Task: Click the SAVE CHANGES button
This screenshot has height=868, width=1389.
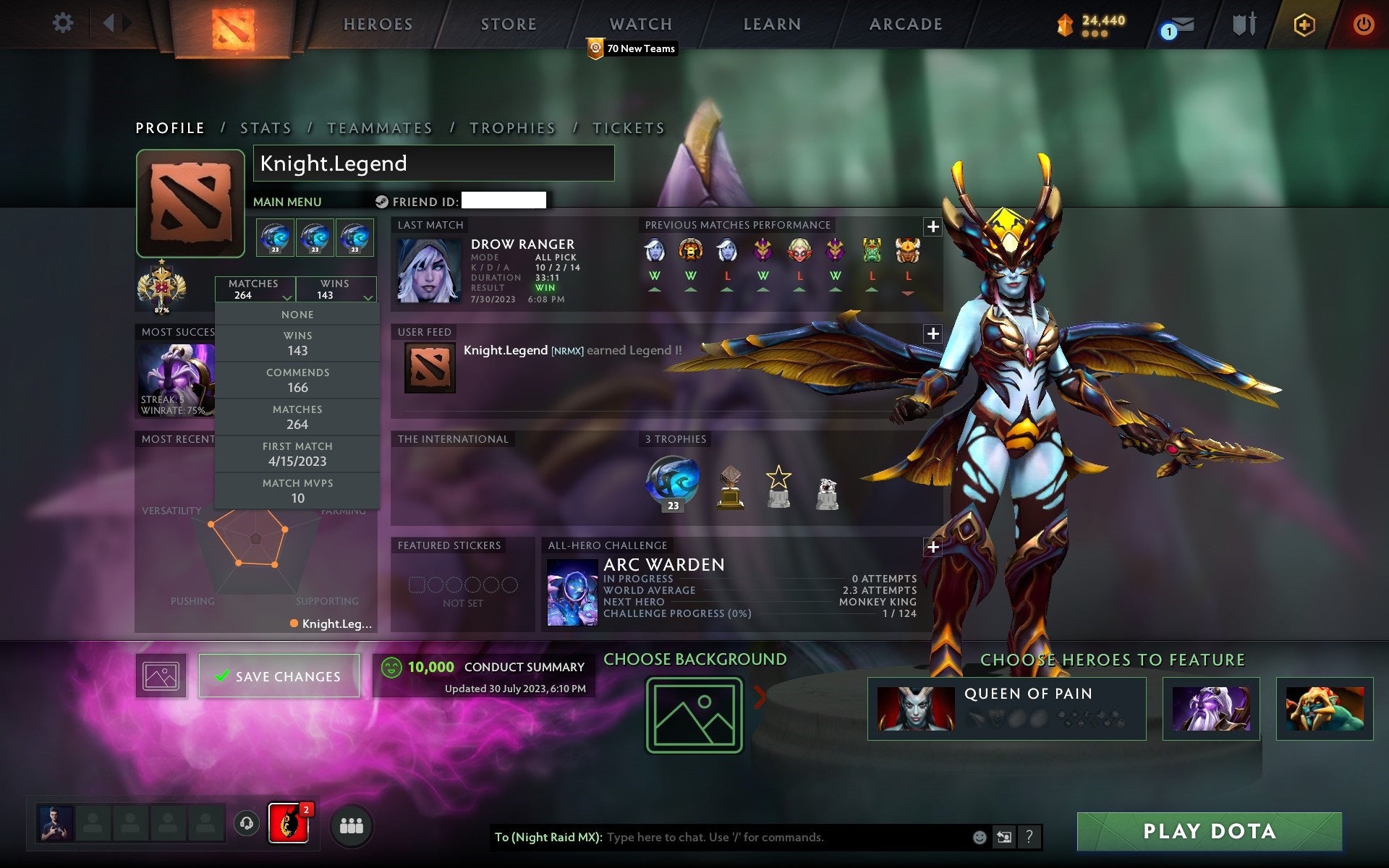Action: coord(279,676)
